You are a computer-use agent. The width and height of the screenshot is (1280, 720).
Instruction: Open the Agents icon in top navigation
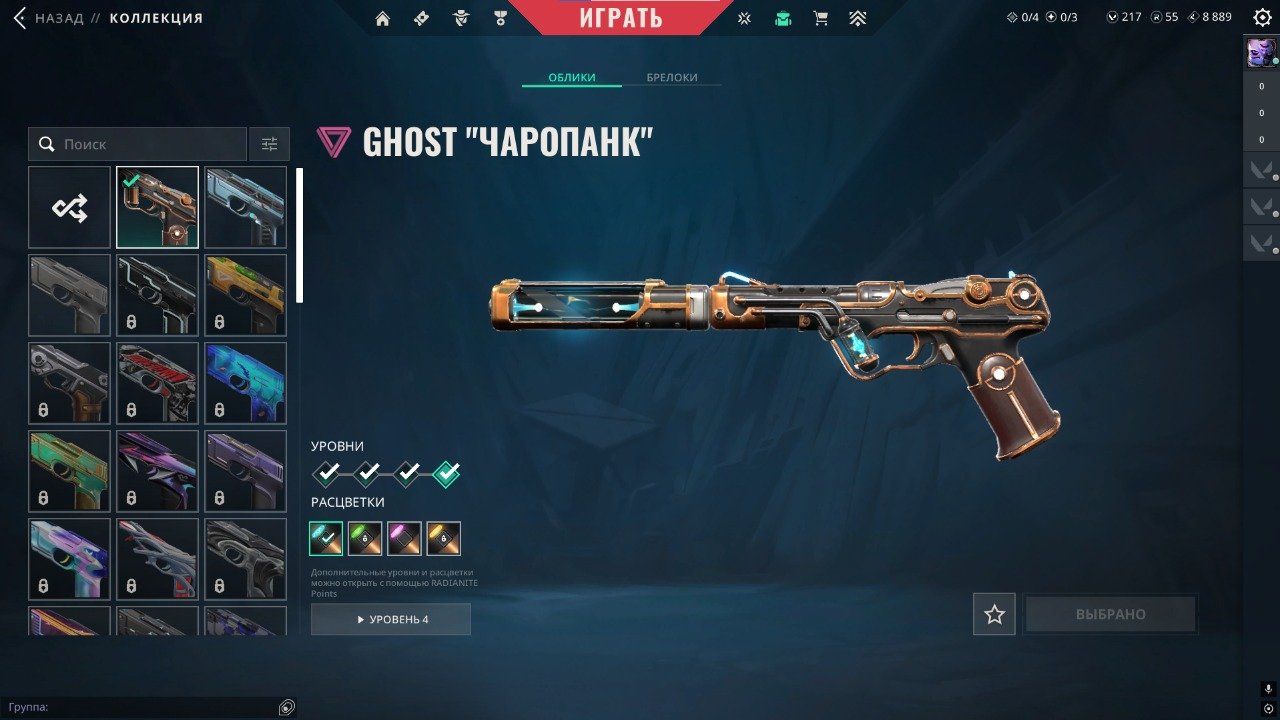(x=459, y=18)
